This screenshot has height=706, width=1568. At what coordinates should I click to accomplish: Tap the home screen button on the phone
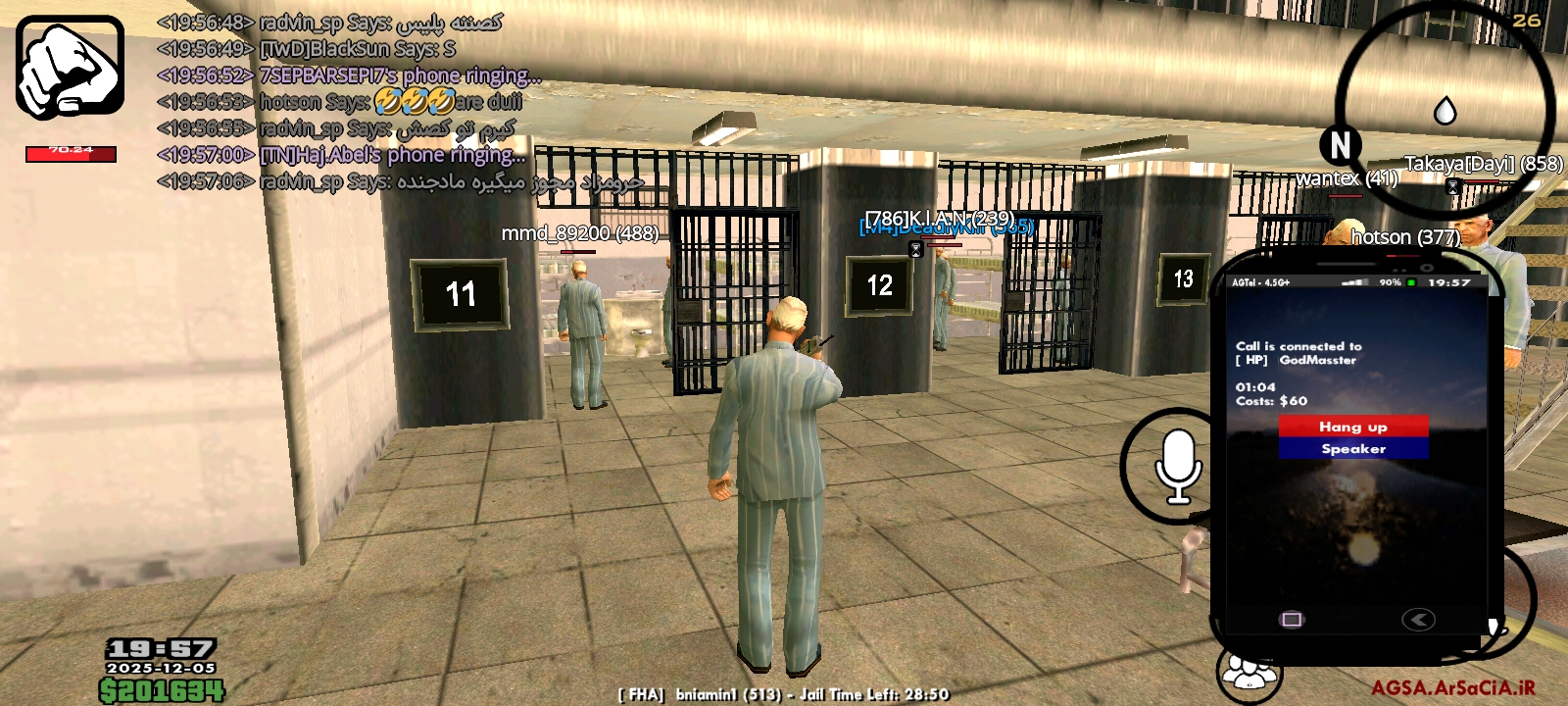(x=1291, y=619)
